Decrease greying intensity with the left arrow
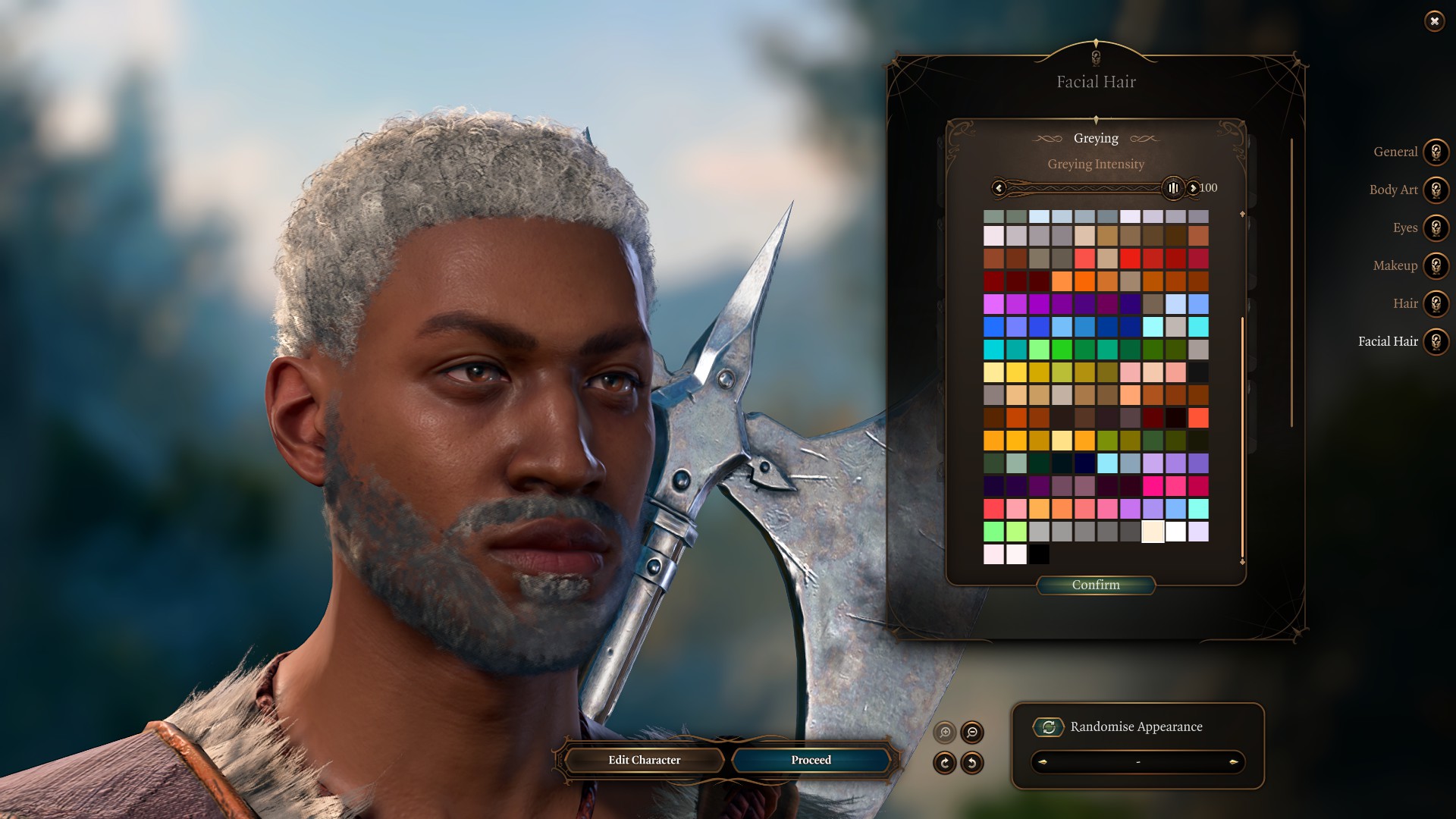This screenshot has width=1456, height=819. pos(999,188)
